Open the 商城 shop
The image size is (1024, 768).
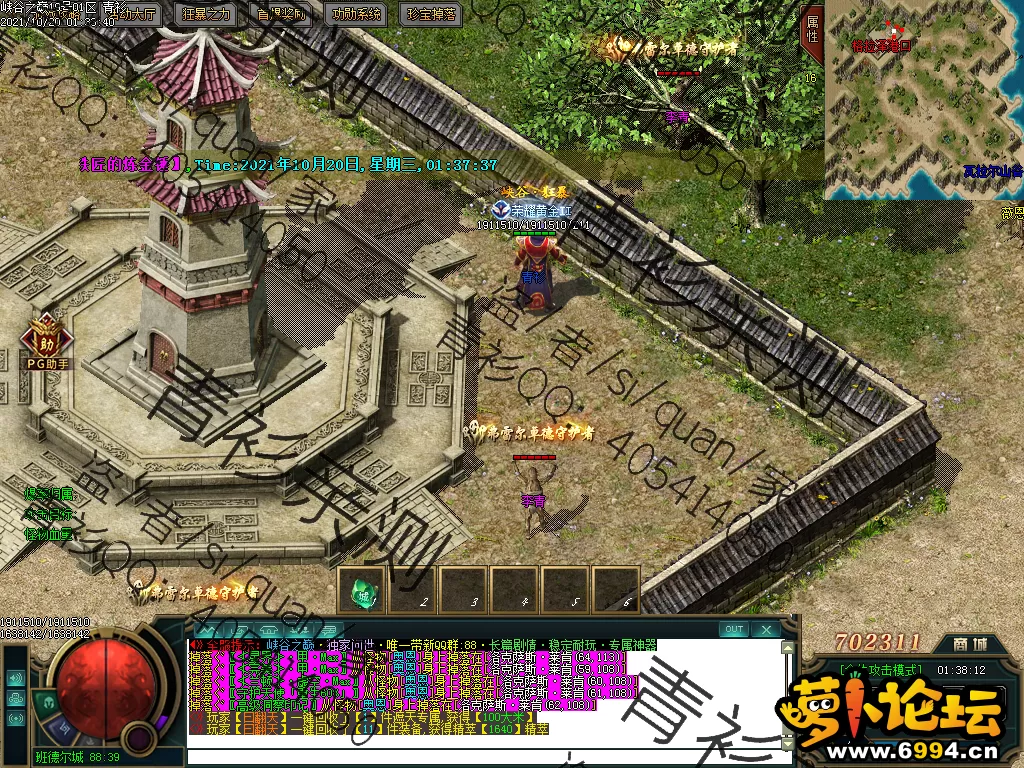[967, 643]
